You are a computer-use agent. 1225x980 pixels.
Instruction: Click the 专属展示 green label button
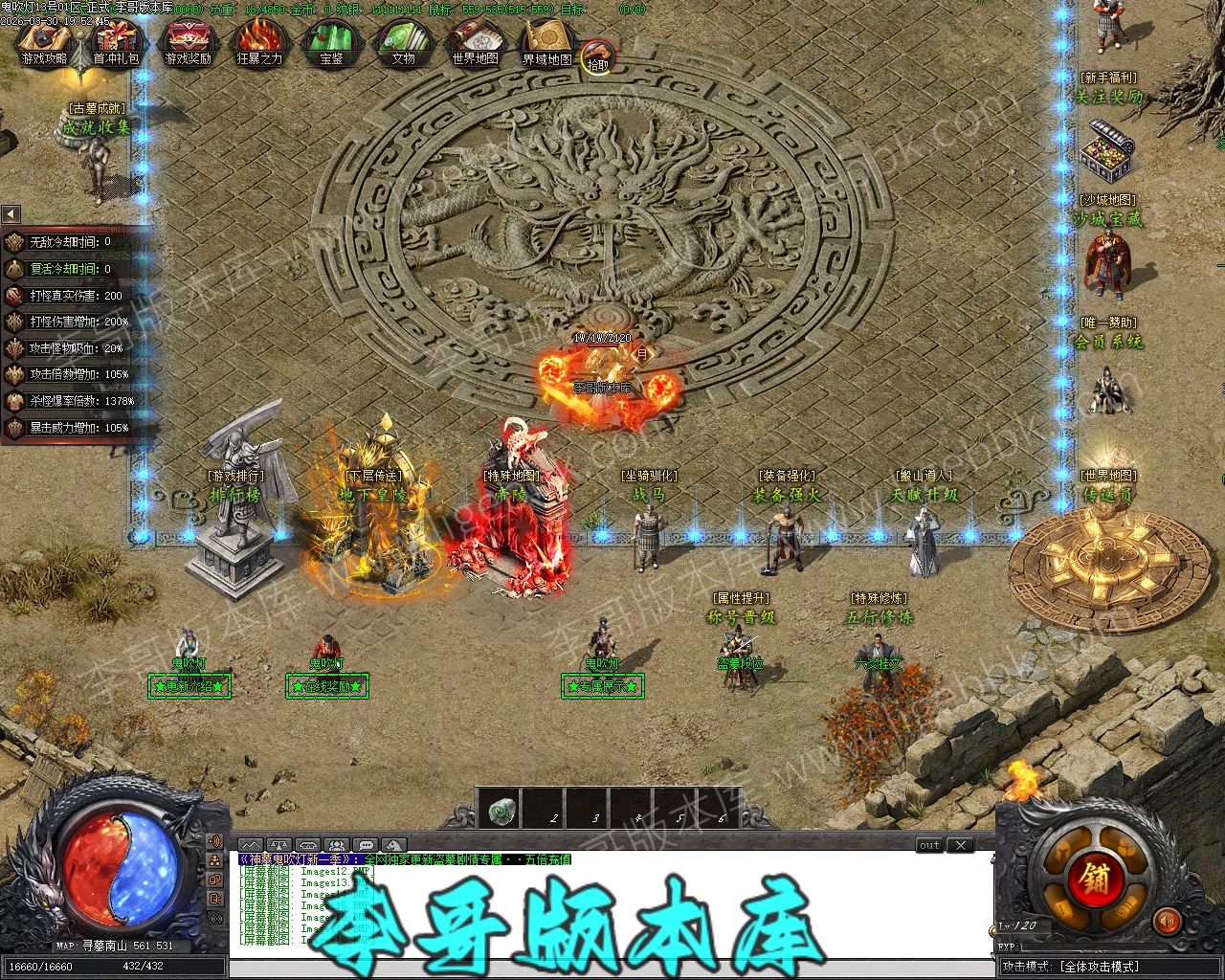(x=602, y=686)
